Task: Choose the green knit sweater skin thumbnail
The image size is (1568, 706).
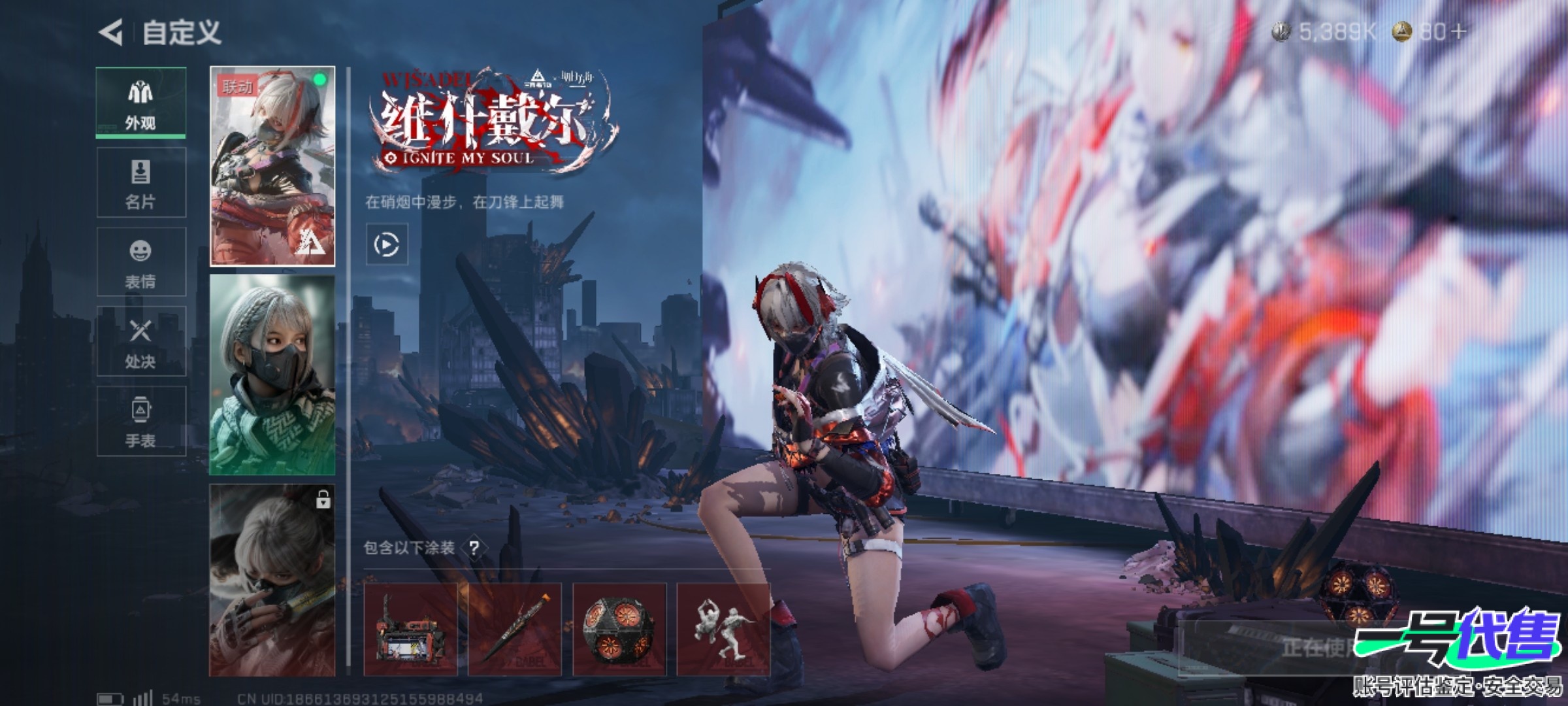Action: pos(272,375)
